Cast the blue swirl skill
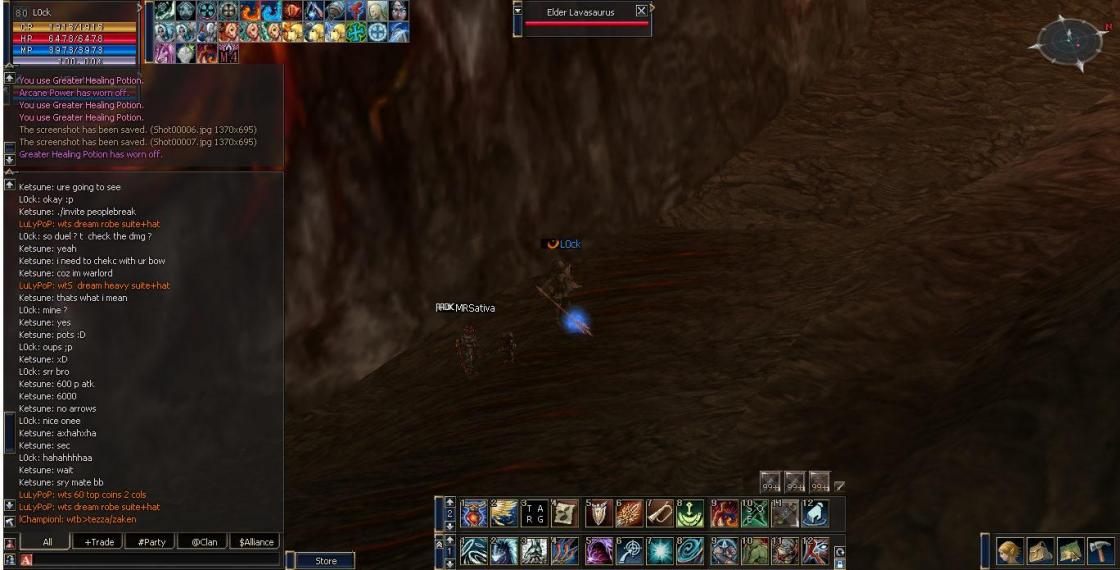The height and width of the screenshot is (570, 1120). tap(692, 551)
